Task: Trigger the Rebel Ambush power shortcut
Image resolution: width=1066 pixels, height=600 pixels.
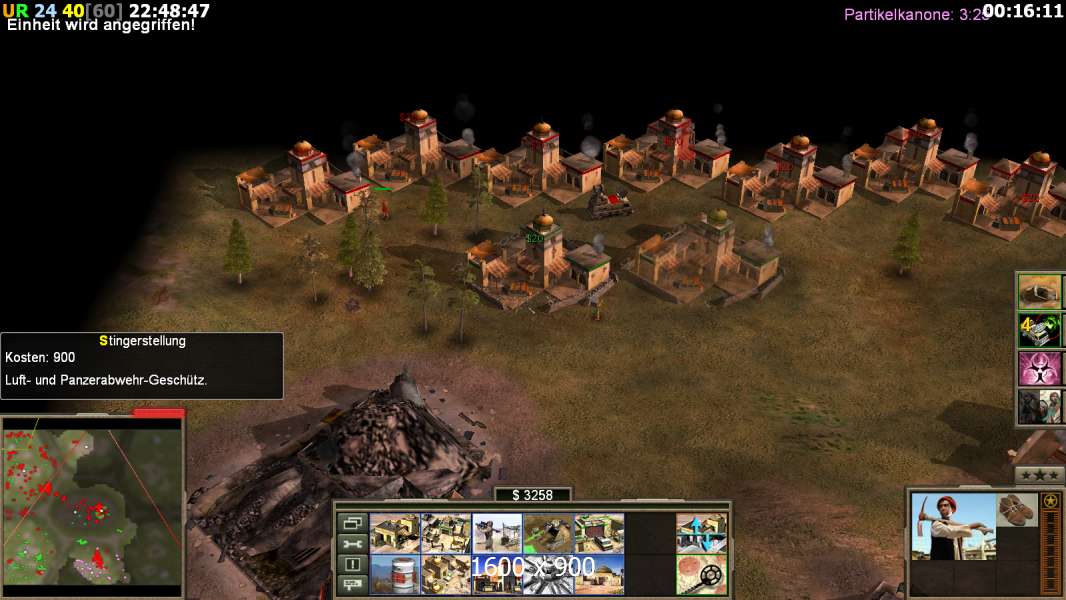Action: [1038, 407]
